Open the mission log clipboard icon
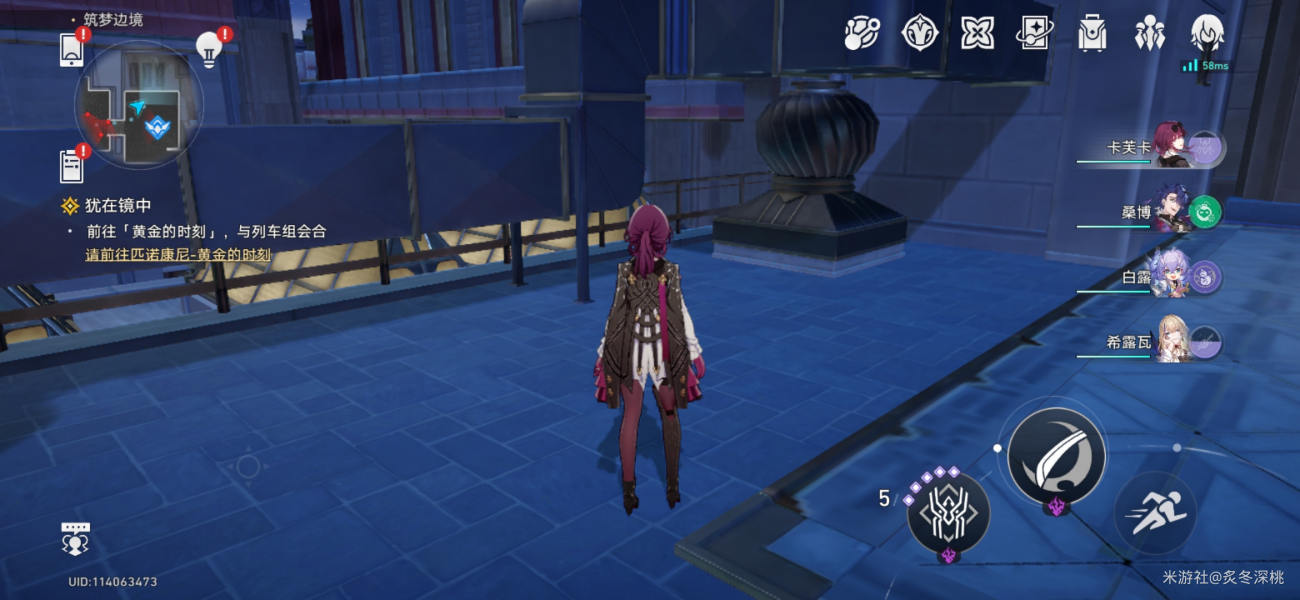 [72, 166]
